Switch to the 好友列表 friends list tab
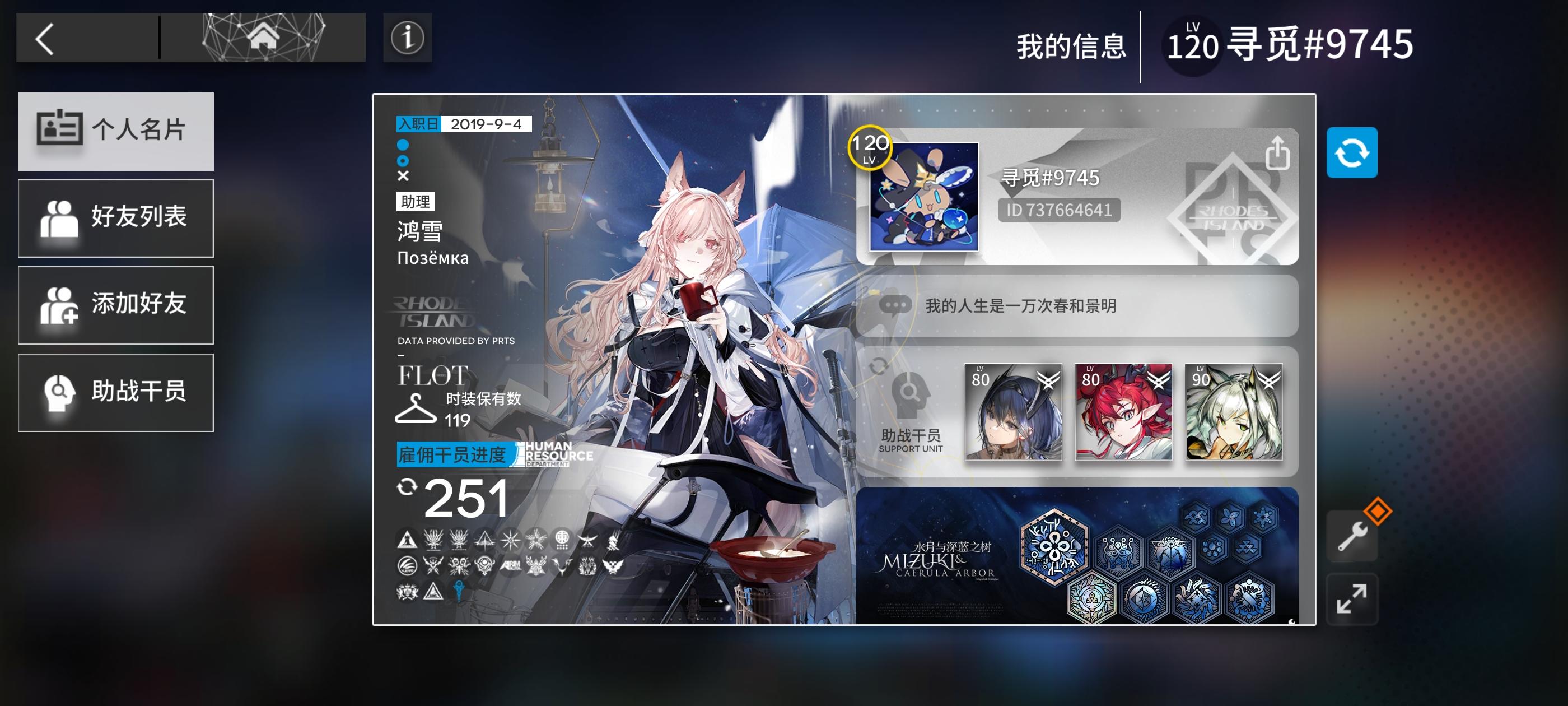Screen dimensions: 1568x706 pyautogui.click(x=116, y=218)
